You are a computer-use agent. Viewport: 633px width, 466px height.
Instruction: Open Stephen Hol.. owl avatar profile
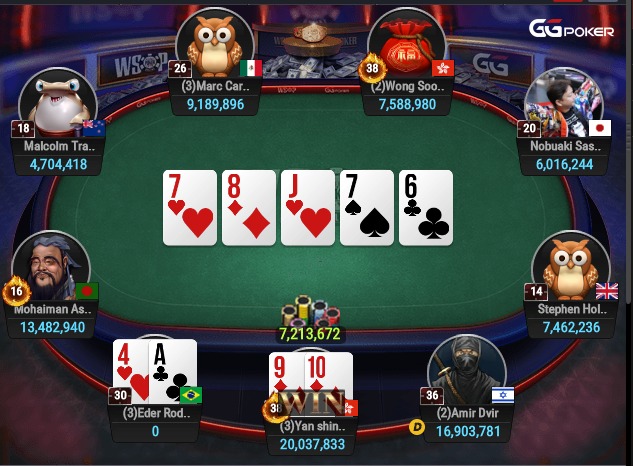pos(570,267)
